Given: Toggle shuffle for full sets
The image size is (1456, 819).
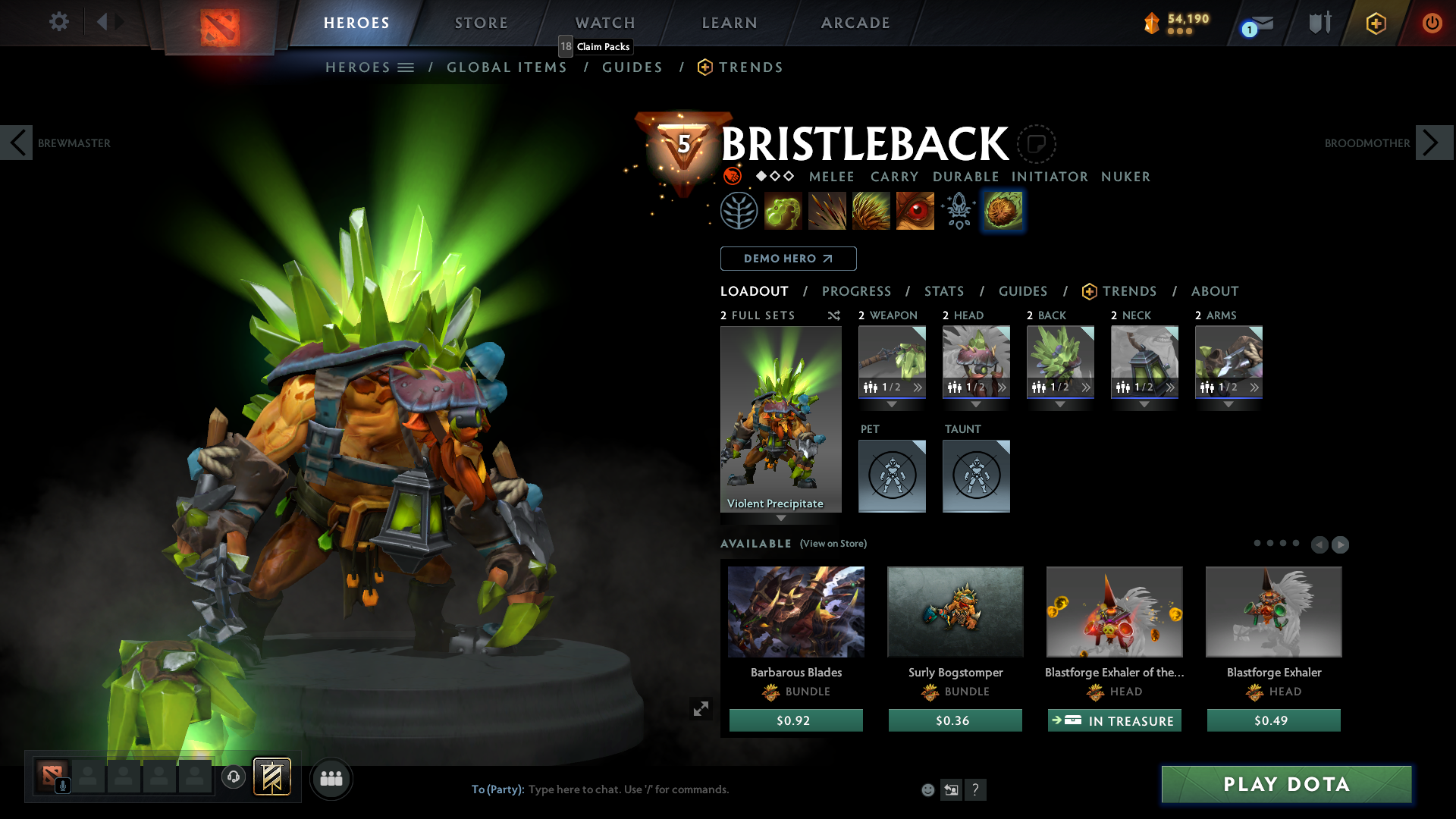Looking at the screenshot, I should pyautogui.click(x=833, y=315).
